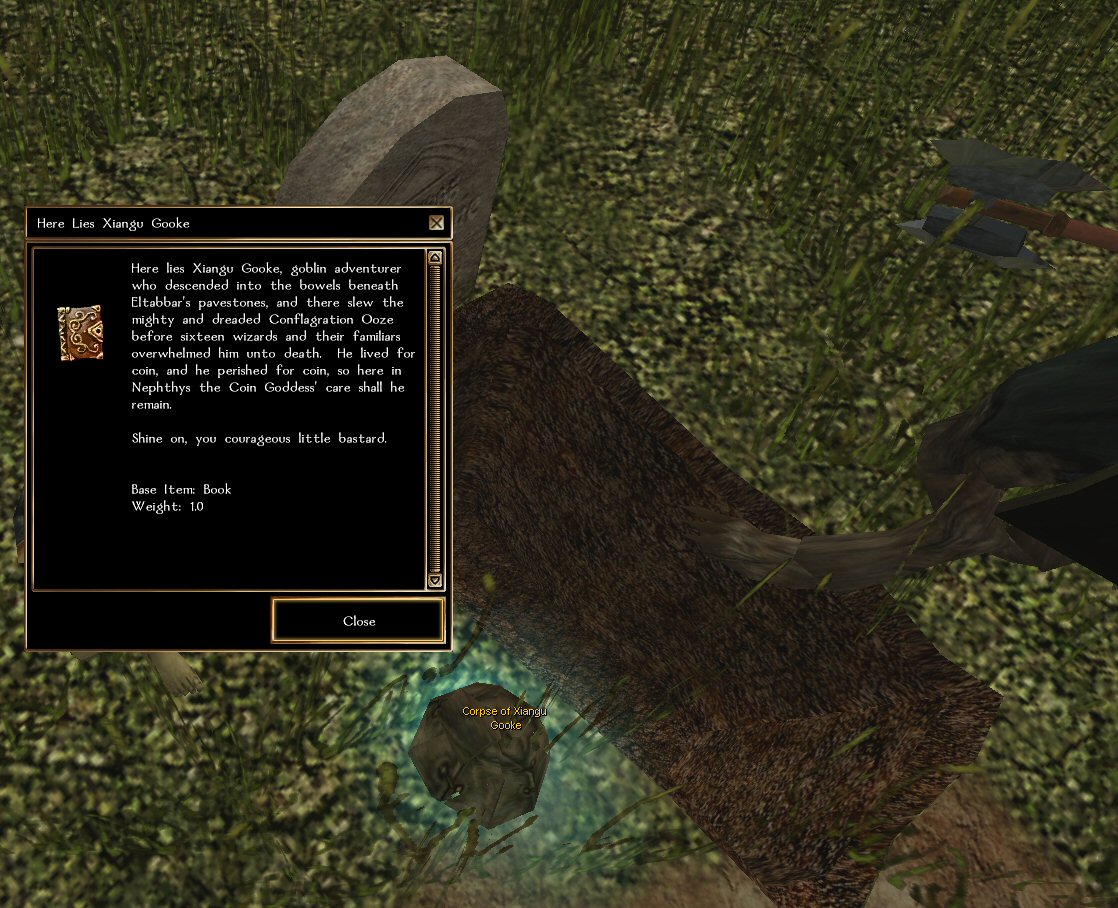The height and width of the screenshot is (908, 1118).
Task: Click the scrollbar's up arrow in the description
Action: (434, 258)
